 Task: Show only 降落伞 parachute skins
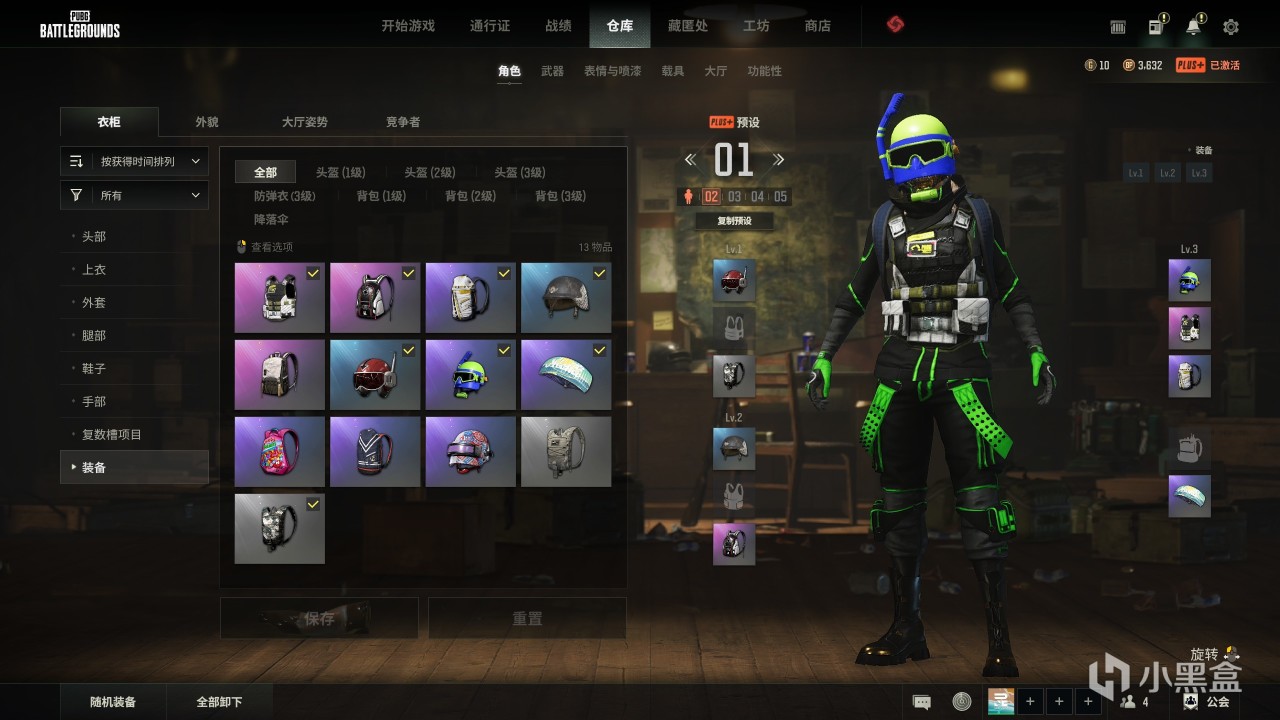pos(271,219)
